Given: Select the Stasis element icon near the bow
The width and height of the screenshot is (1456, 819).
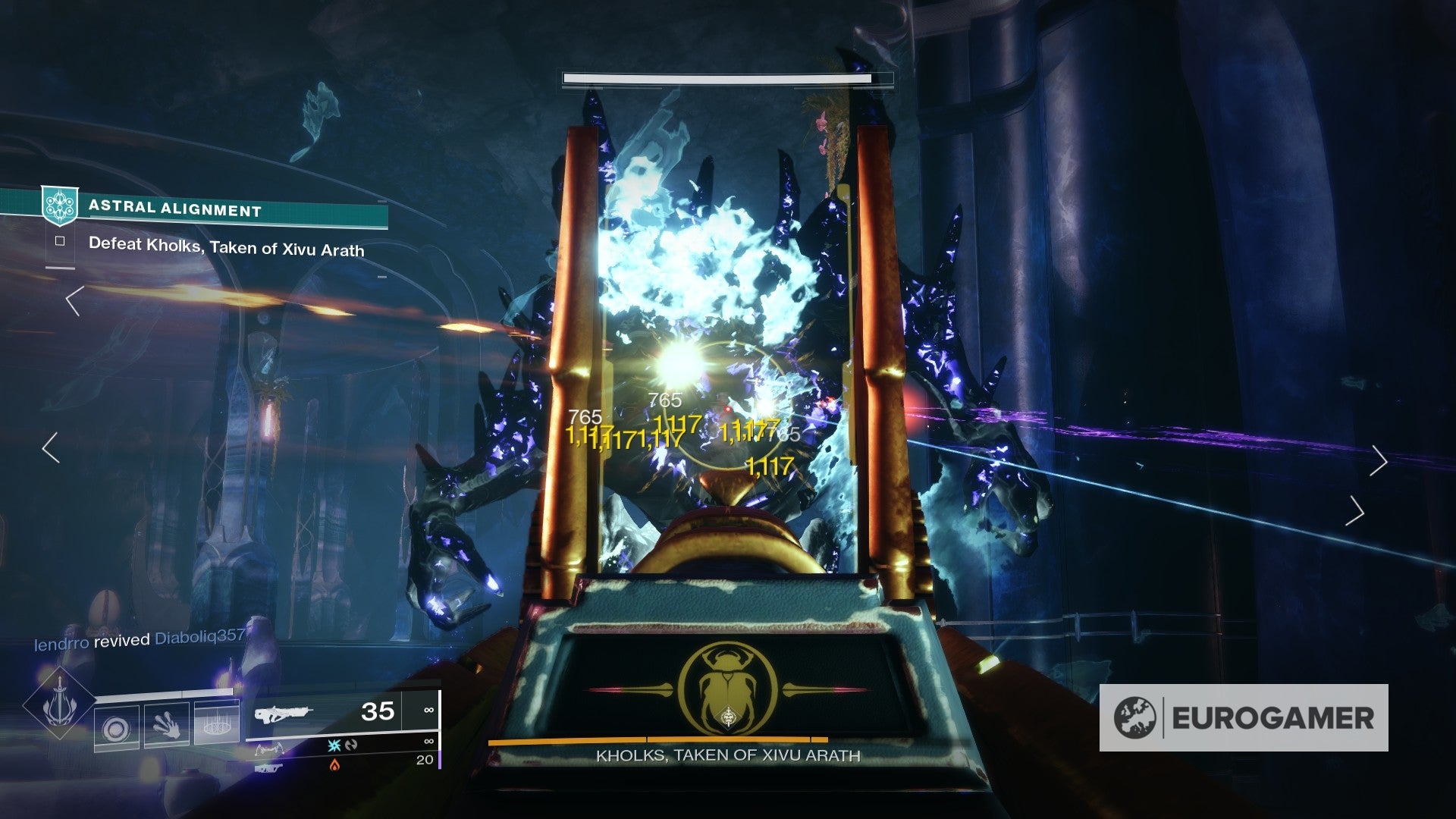Looking at the screenshot, I should 334,745.
